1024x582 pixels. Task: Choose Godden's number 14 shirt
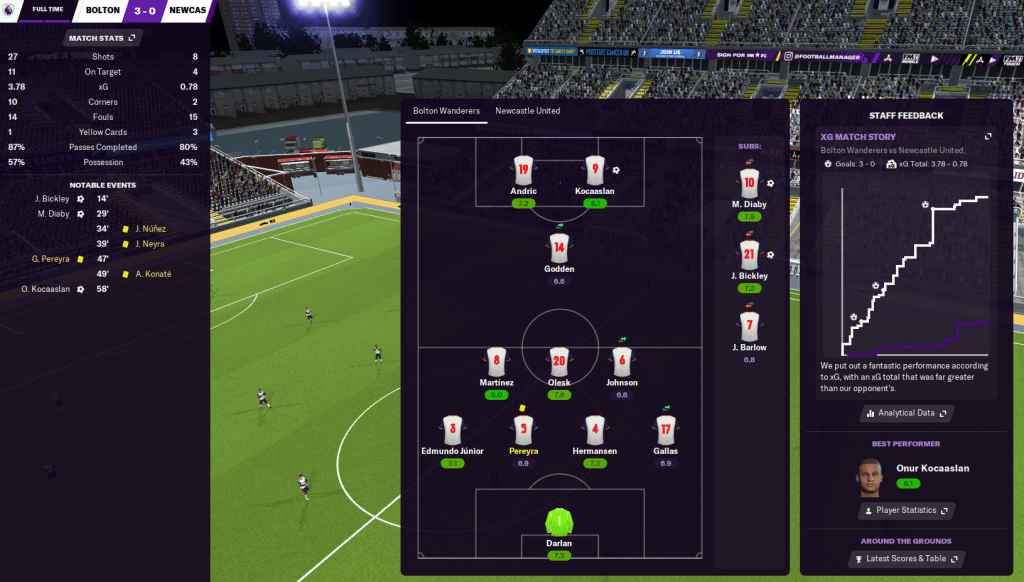click(x=559, y=247)
